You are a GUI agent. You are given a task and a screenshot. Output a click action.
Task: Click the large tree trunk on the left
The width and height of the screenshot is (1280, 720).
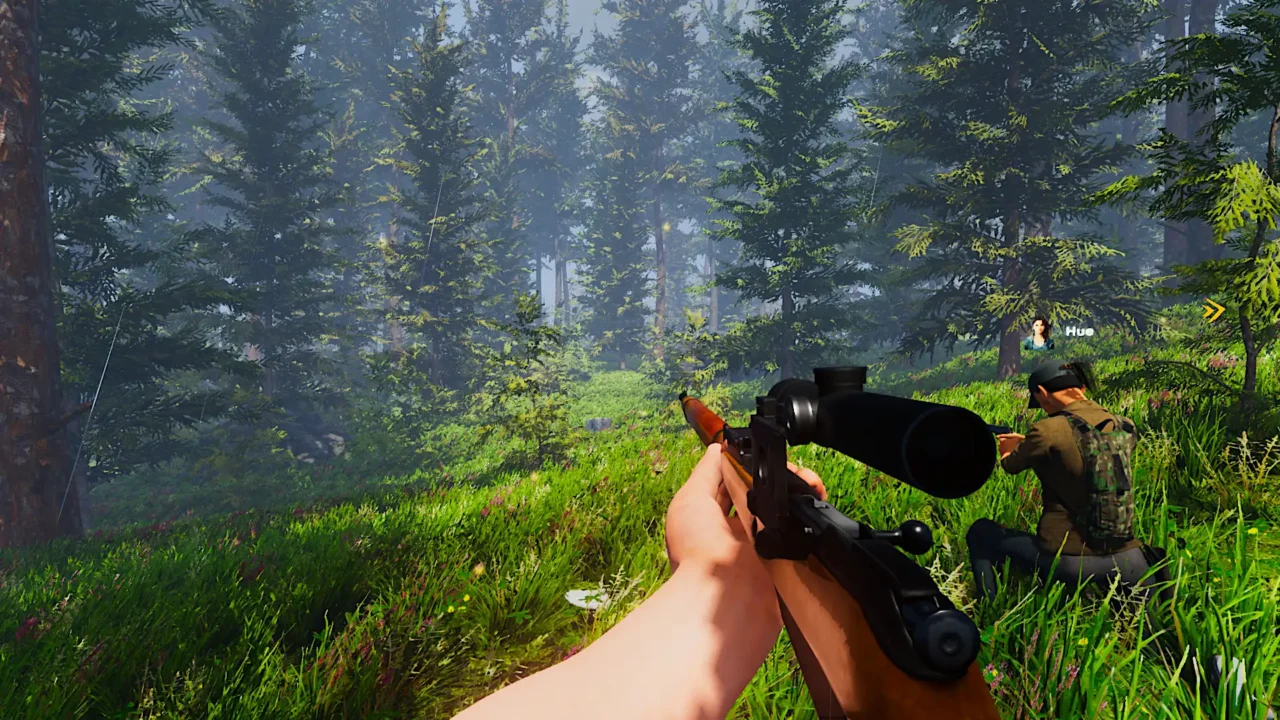tap(25, 300)
